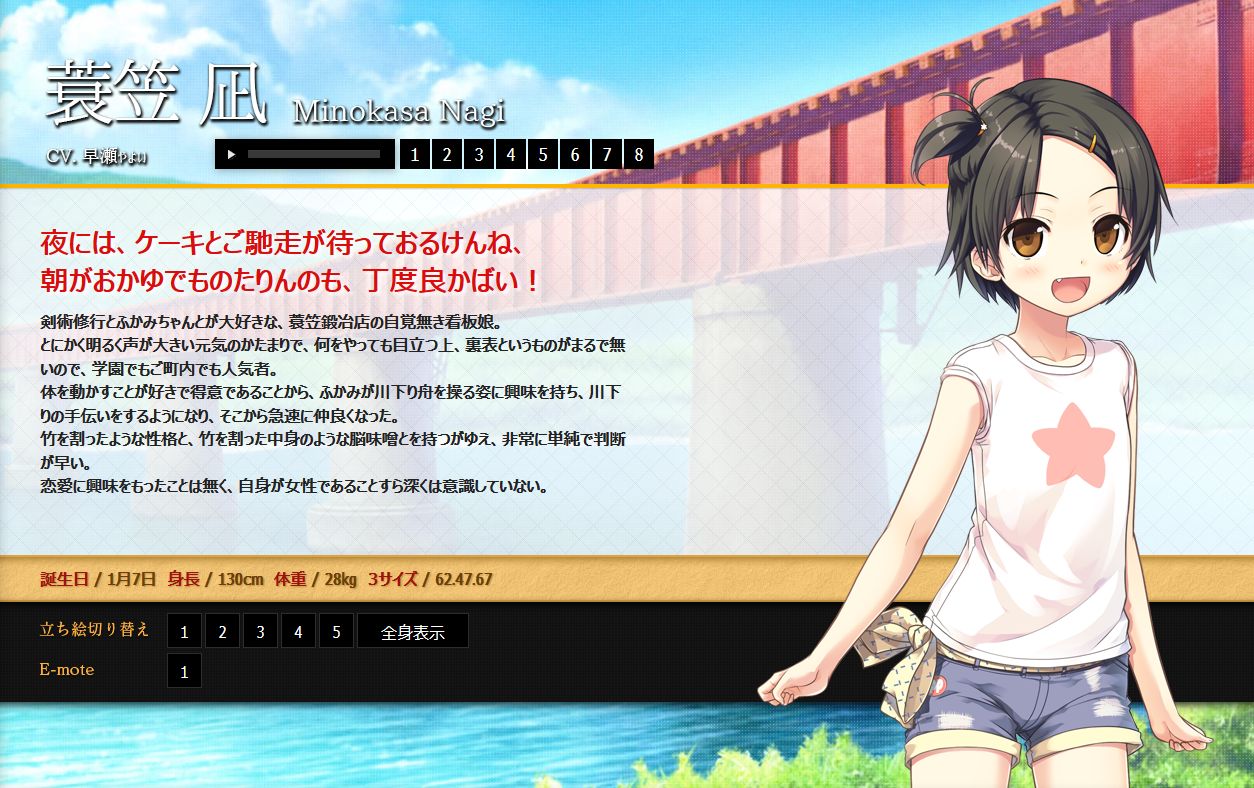Seek within the voice sample progress bar
1254x788 pixels.
[313, 154]
